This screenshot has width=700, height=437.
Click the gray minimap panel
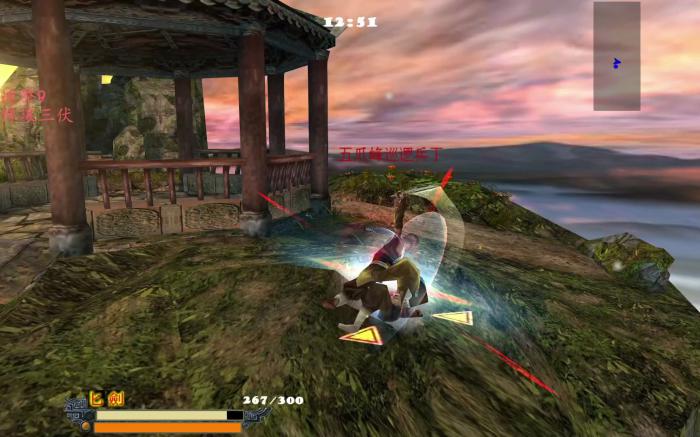click(616, 56)
